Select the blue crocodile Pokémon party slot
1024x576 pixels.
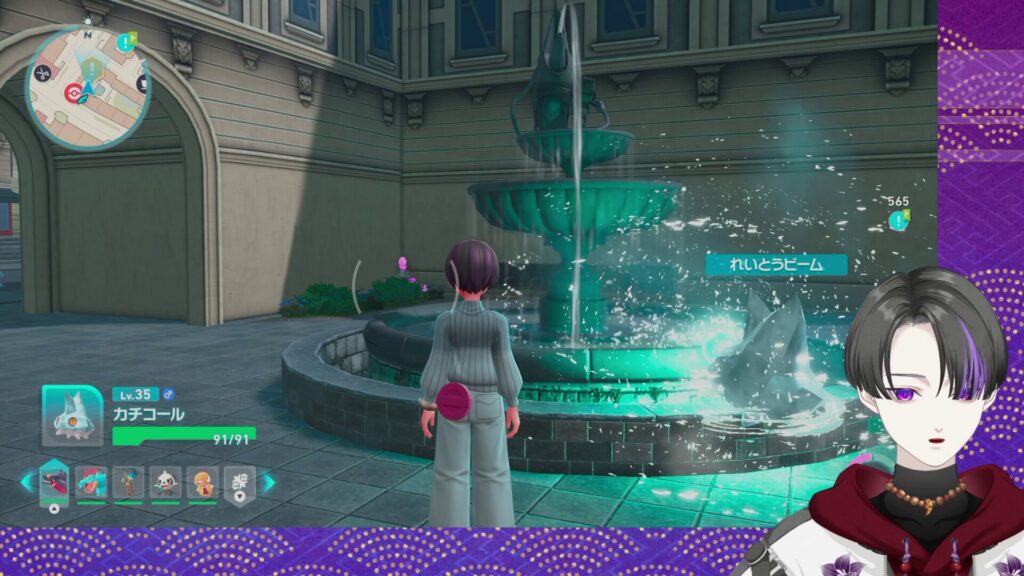pos(91,482)
